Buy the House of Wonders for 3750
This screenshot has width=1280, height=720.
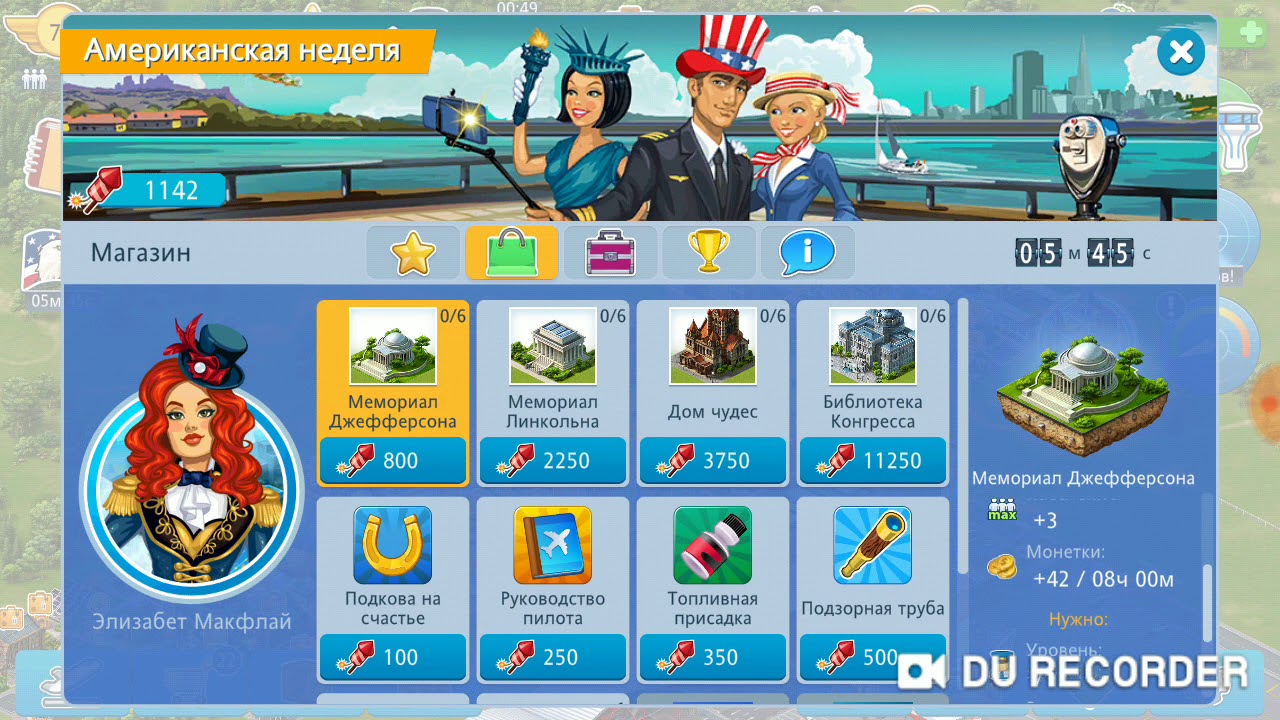(x=712, y=461)
